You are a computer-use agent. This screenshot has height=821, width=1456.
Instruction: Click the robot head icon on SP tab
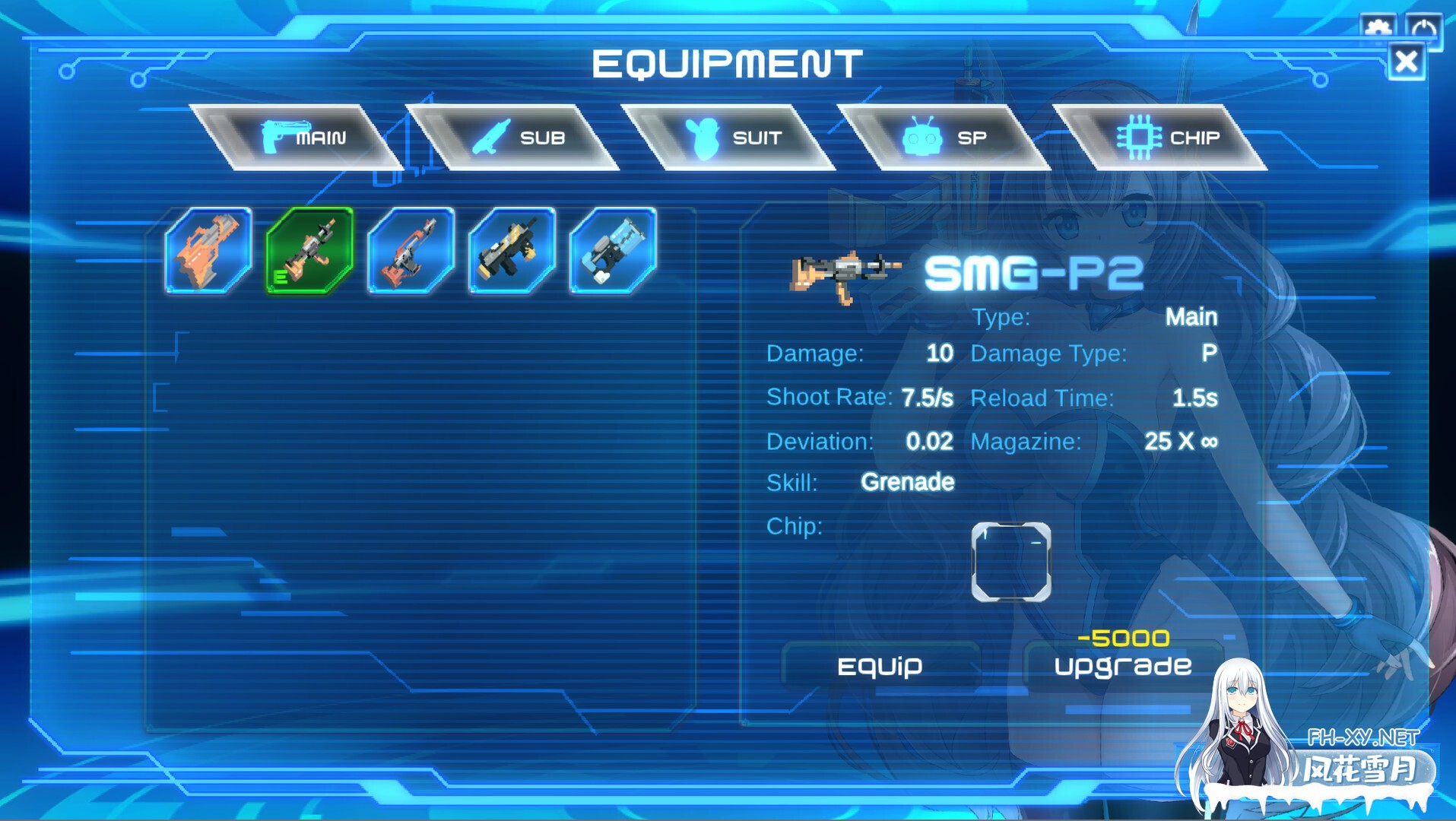click(x=921, y=137)
